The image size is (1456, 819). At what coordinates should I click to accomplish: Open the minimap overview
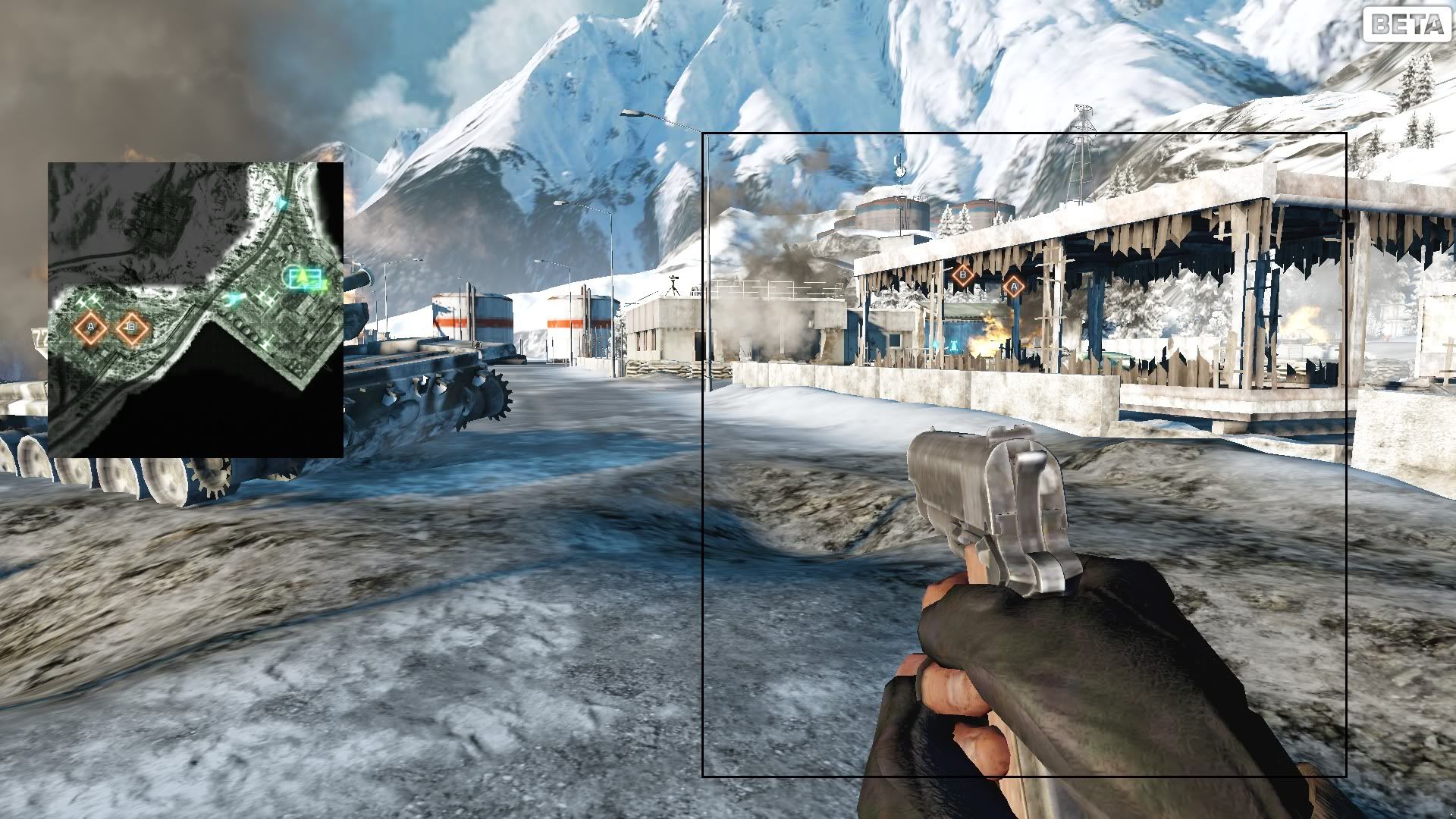[196, 309]
